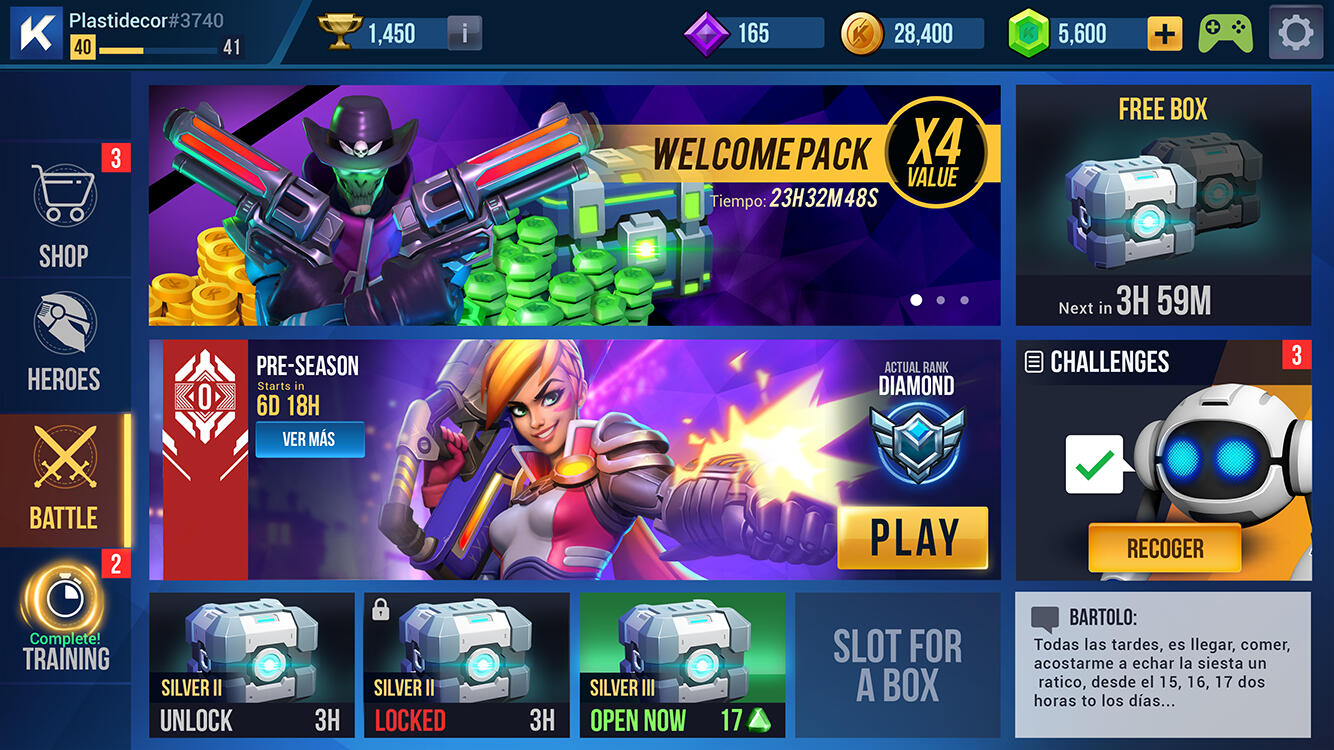Select the empty Slot For A Box

coord(897,665)
